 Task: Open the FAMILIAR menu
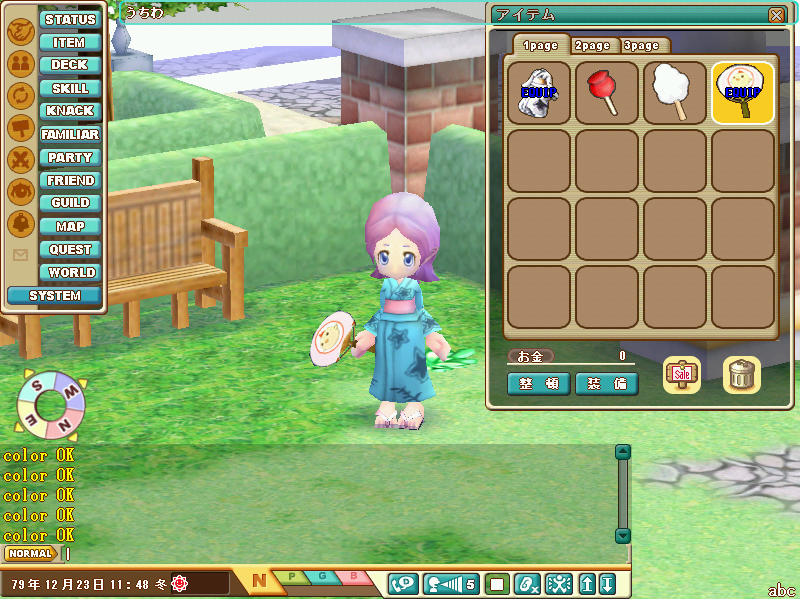70,134
